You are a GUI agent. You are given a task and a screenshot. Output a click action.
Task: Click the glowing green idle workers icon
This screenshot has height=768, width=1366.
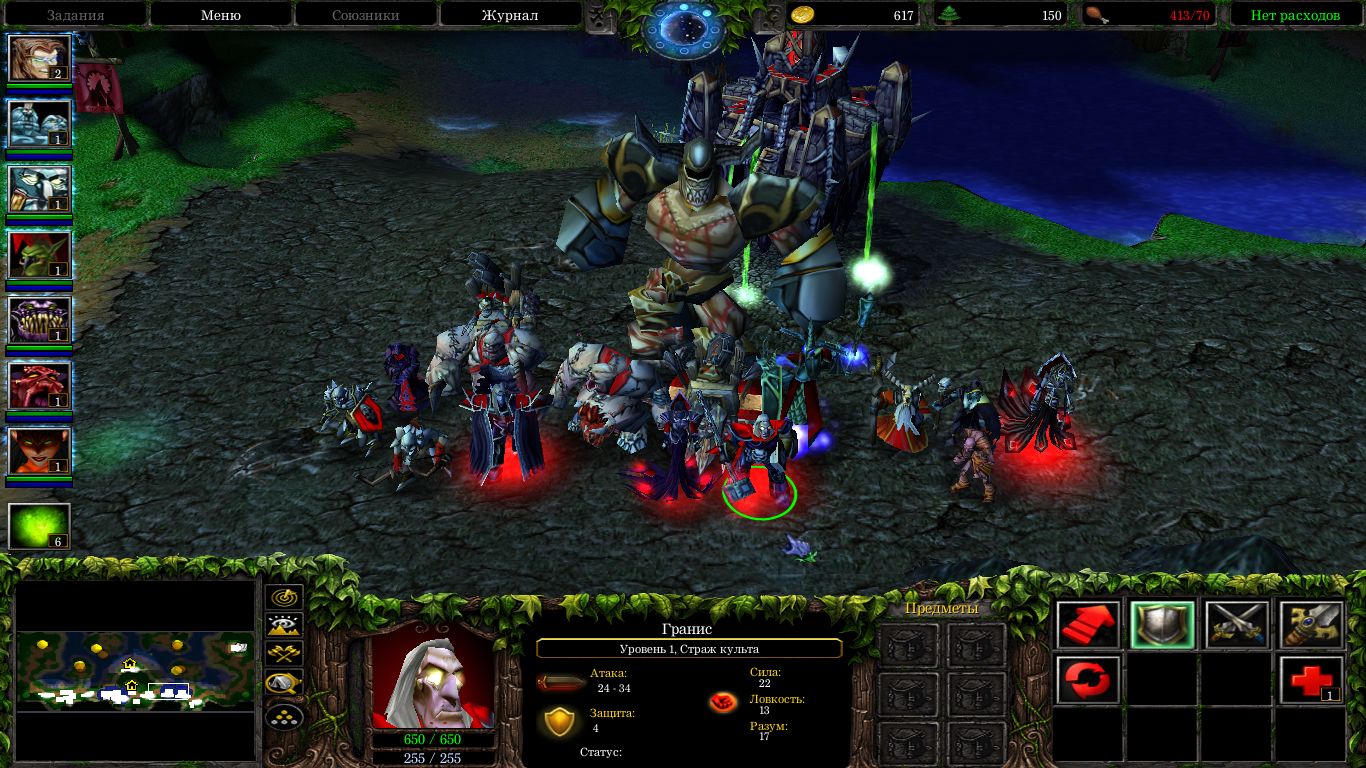pyautogui.click(x=40, y=527)
